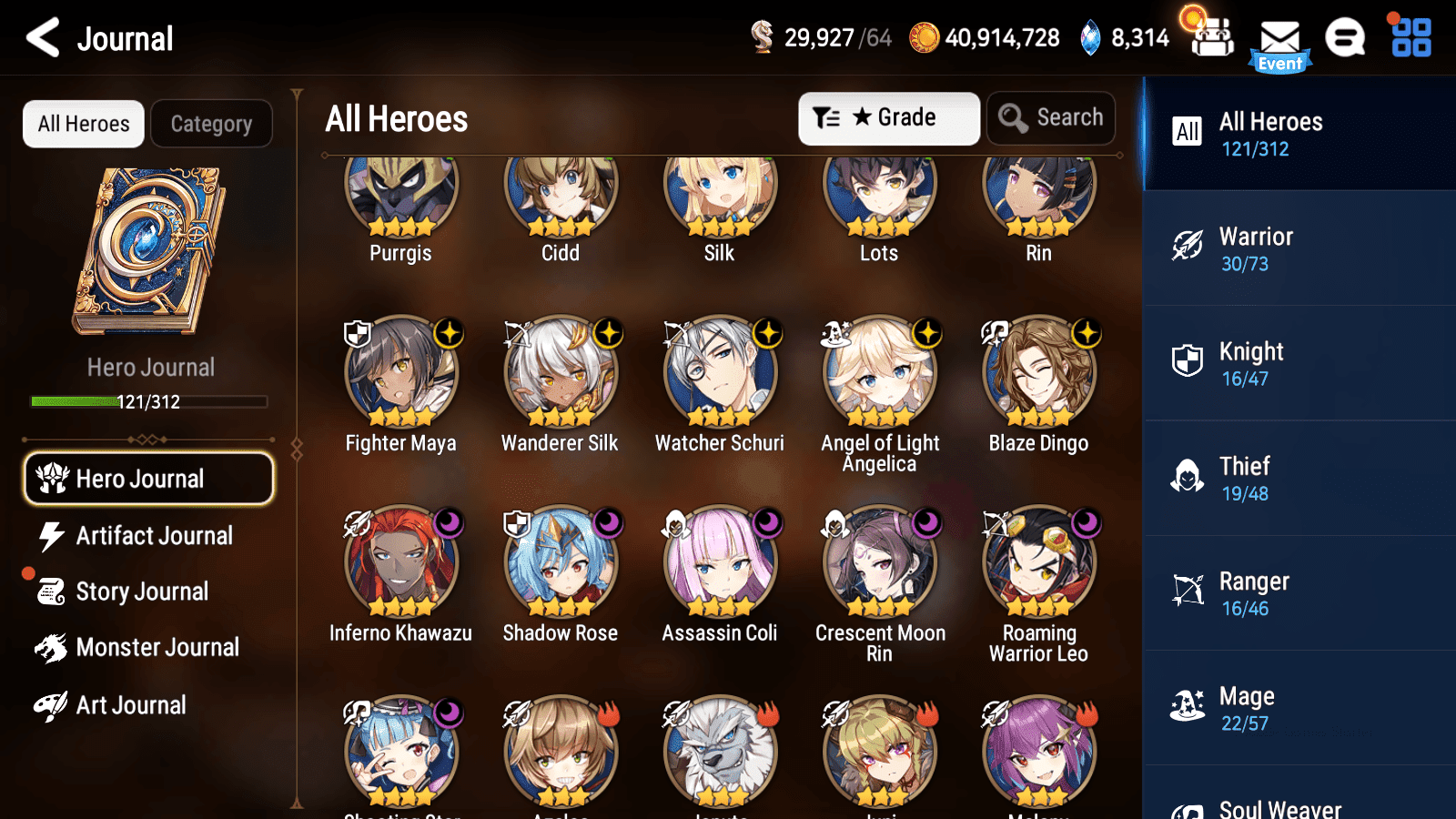The height and width of the screenshot is (819, 1456).
Task: Click the Hero Journal progress bar
Action: pos(148,401)
